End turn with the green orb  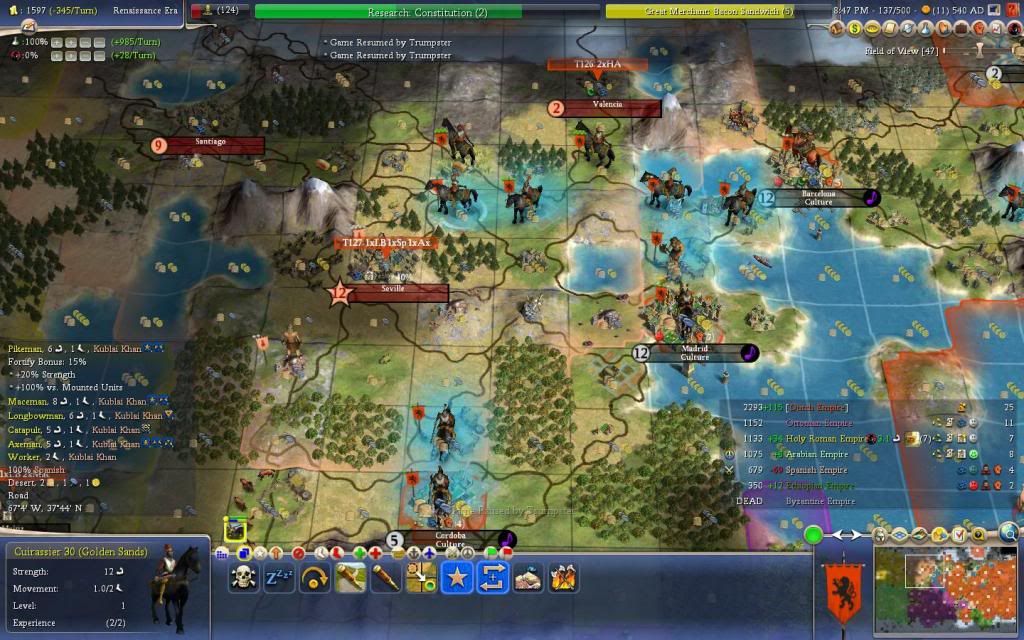click(813, 536)
